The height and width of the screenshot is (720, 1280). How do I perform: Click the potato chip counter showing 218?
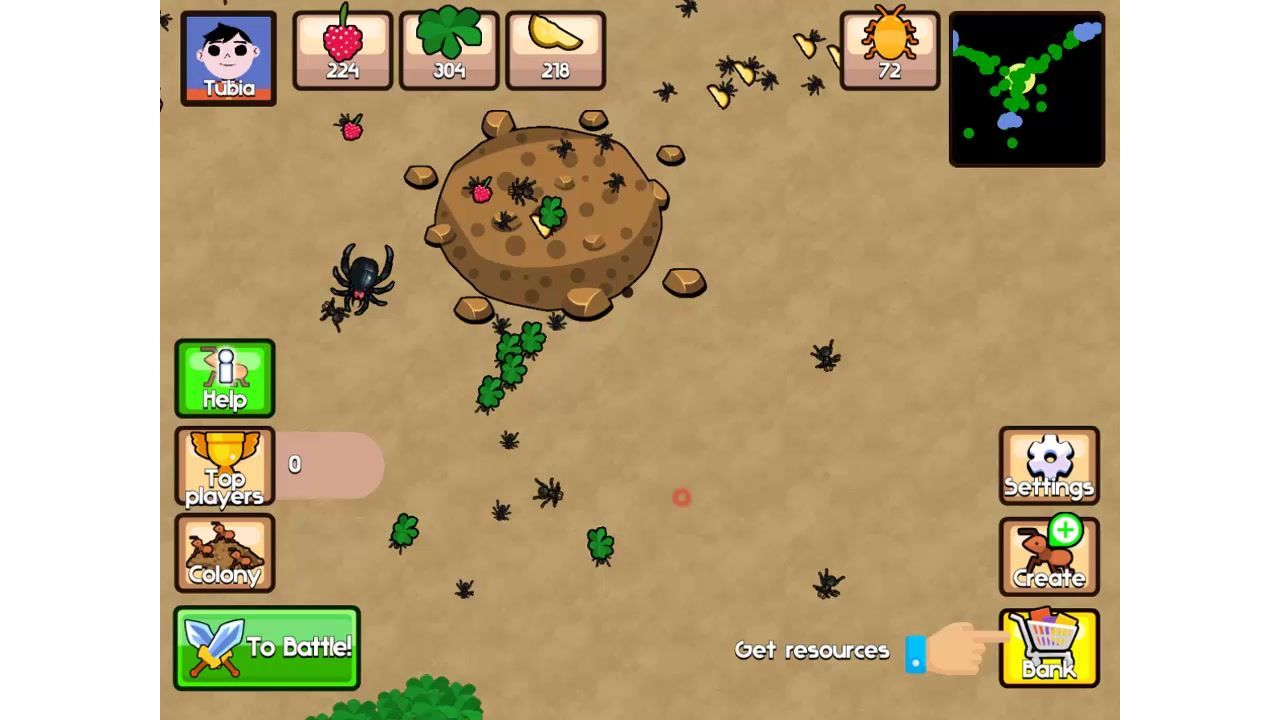click(556, 47)
